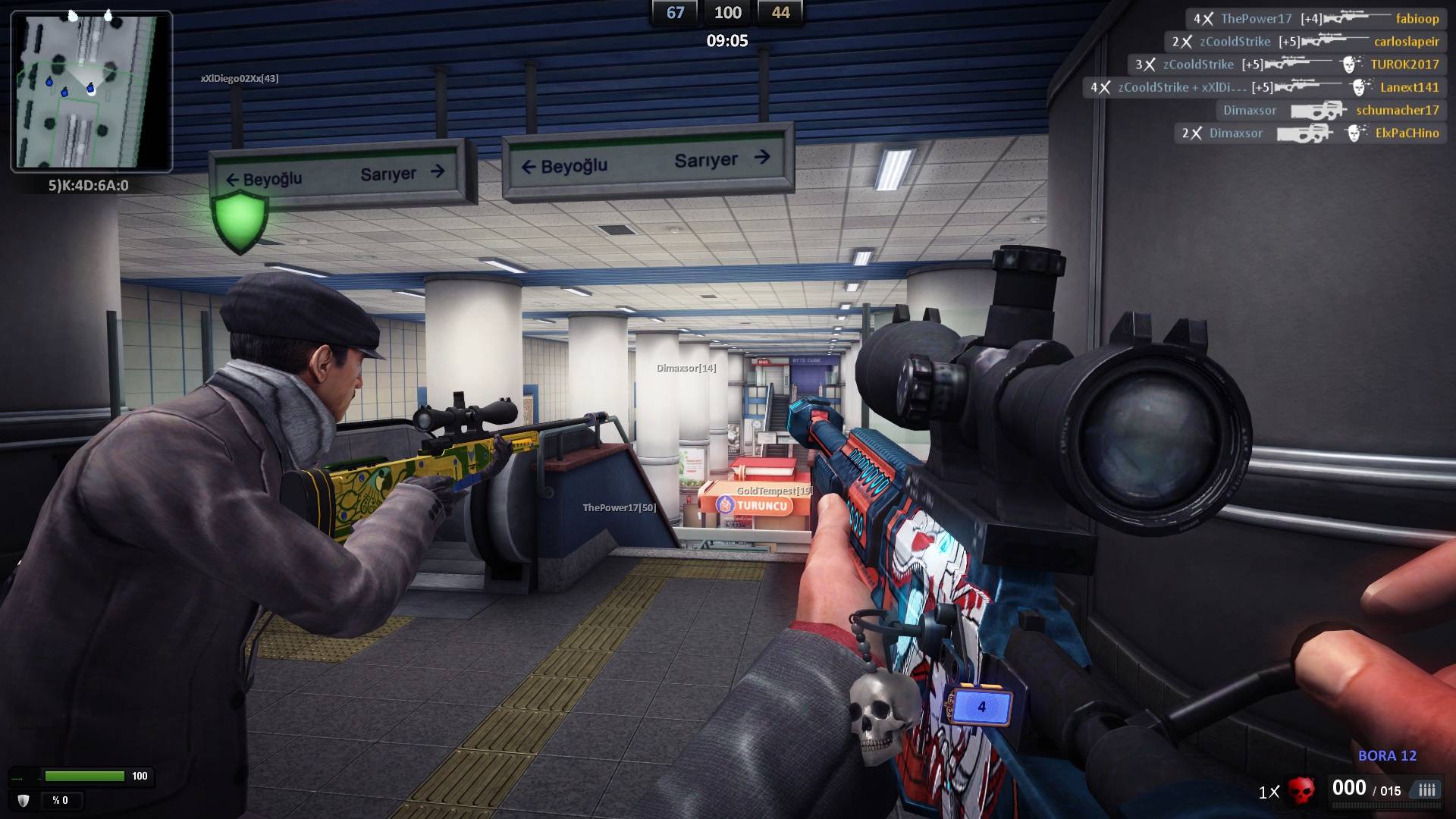Select the red skull icon by ammo
Image resolution: width=1456 pixels, height=819 pixels.
click(1301, 791)
